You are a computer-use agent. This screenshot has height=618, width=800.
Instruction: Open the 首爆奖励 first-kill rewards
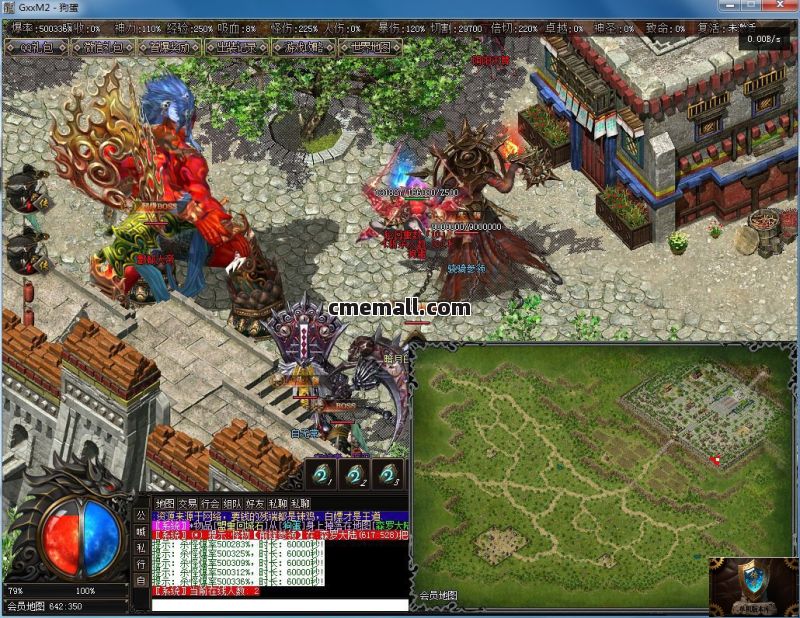click(167, 46)
